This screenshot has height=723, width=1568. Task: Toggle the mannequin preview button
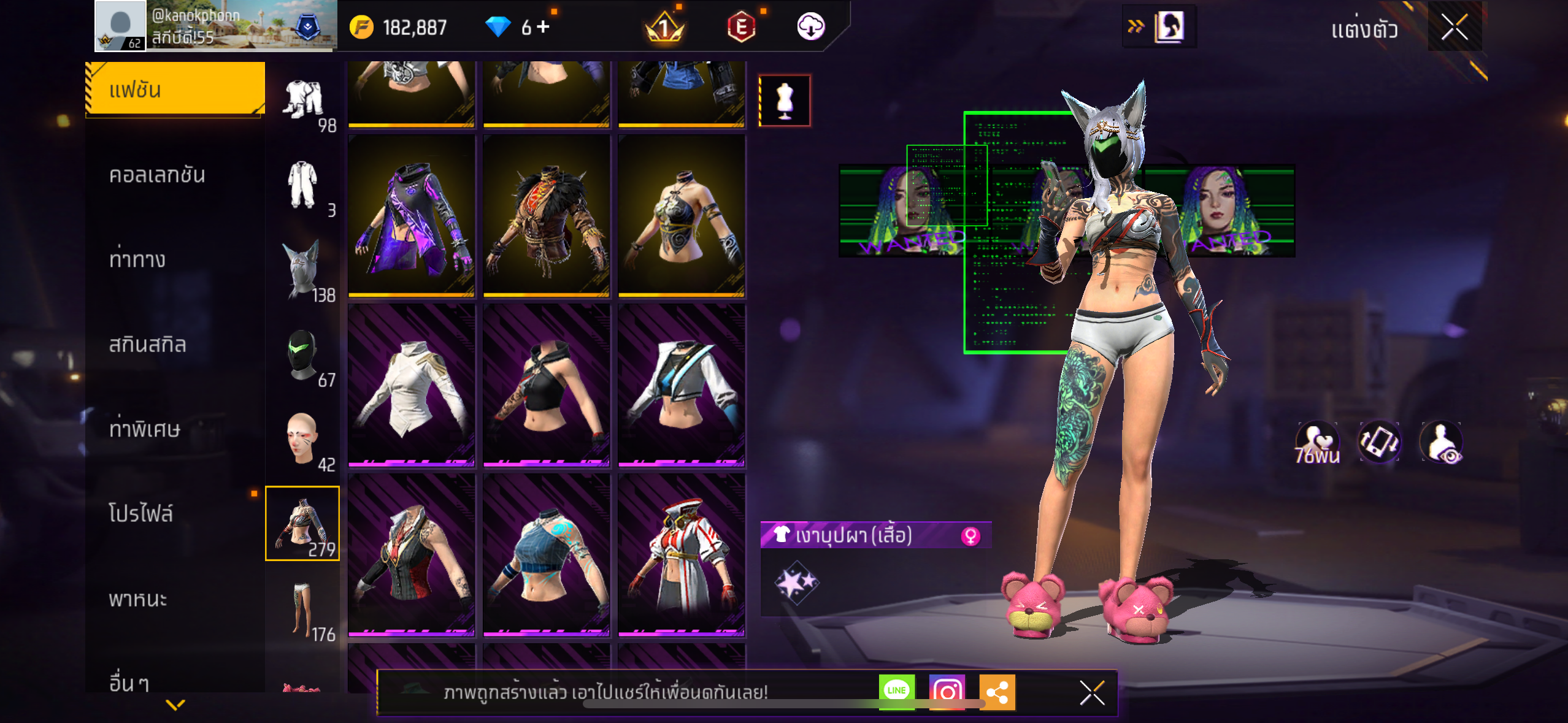(785, 101)
